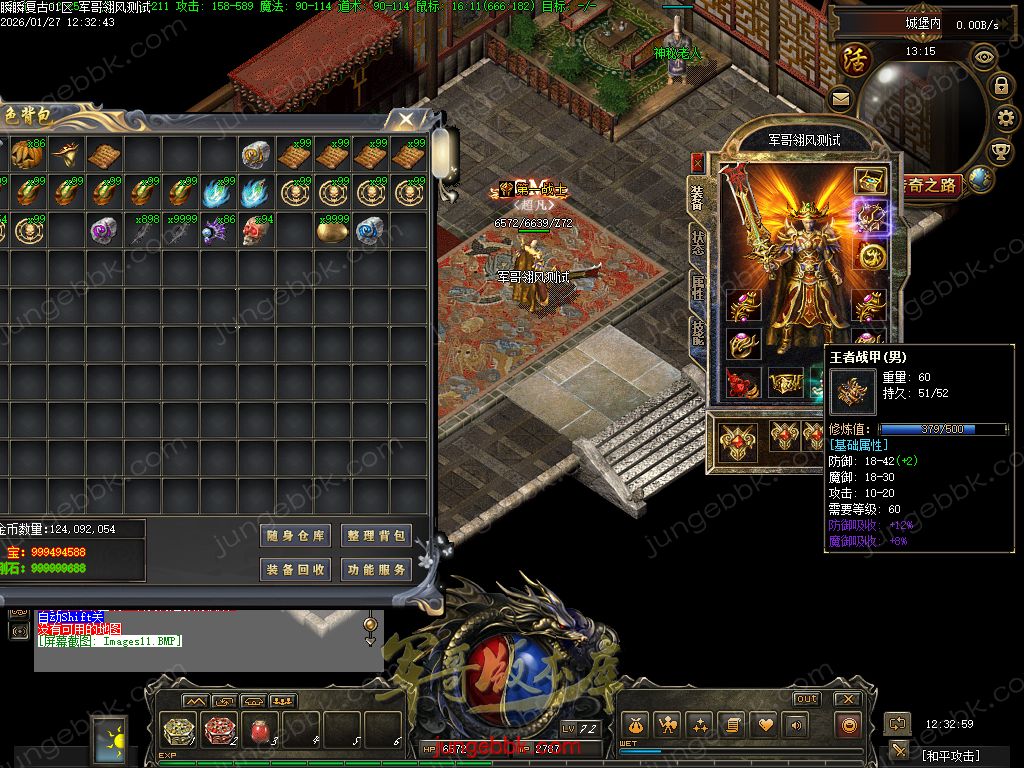Switch to the Skills tab (技能)
The image size is (1024, 768).
tap(696, 338)
